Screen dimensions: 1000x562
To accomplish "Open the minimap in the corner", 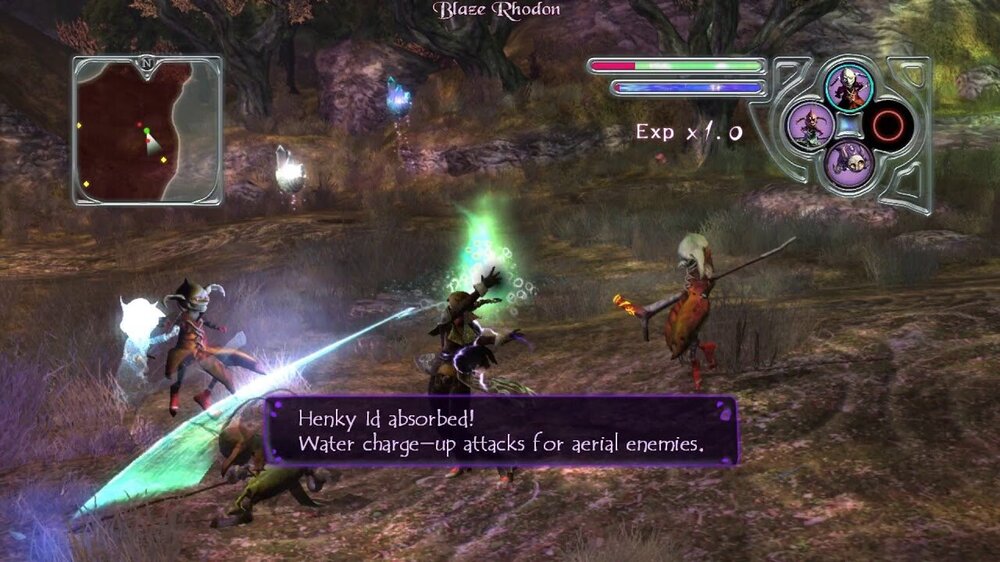I will tap(147, 130).
